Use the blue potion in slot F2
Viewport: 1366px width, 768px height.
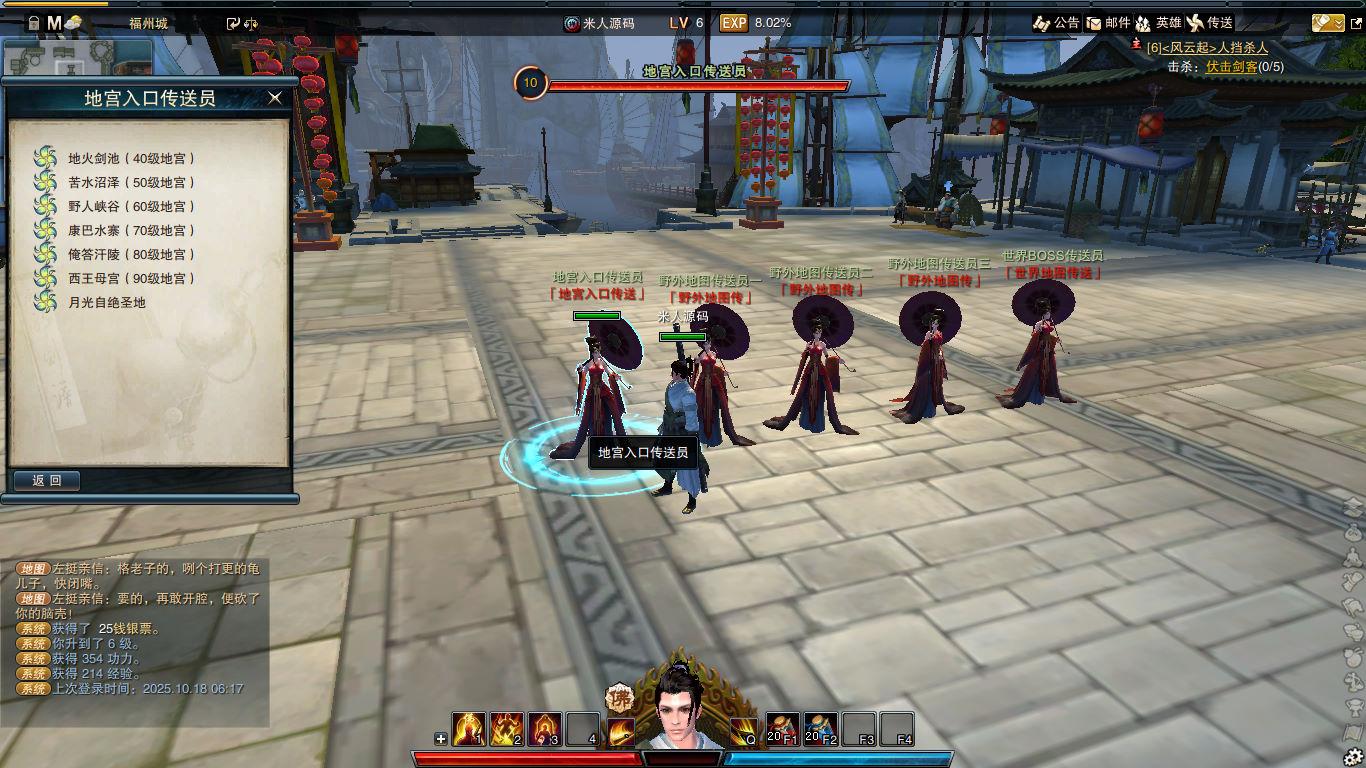(821, 729)
